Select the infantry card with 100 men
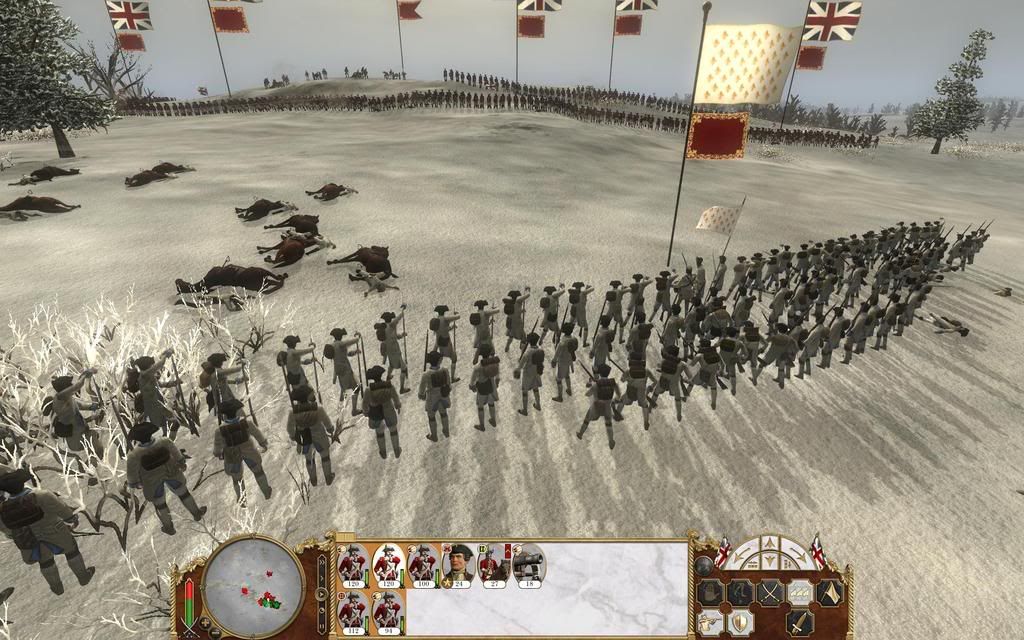The image size is (1024, 640). 423,564
